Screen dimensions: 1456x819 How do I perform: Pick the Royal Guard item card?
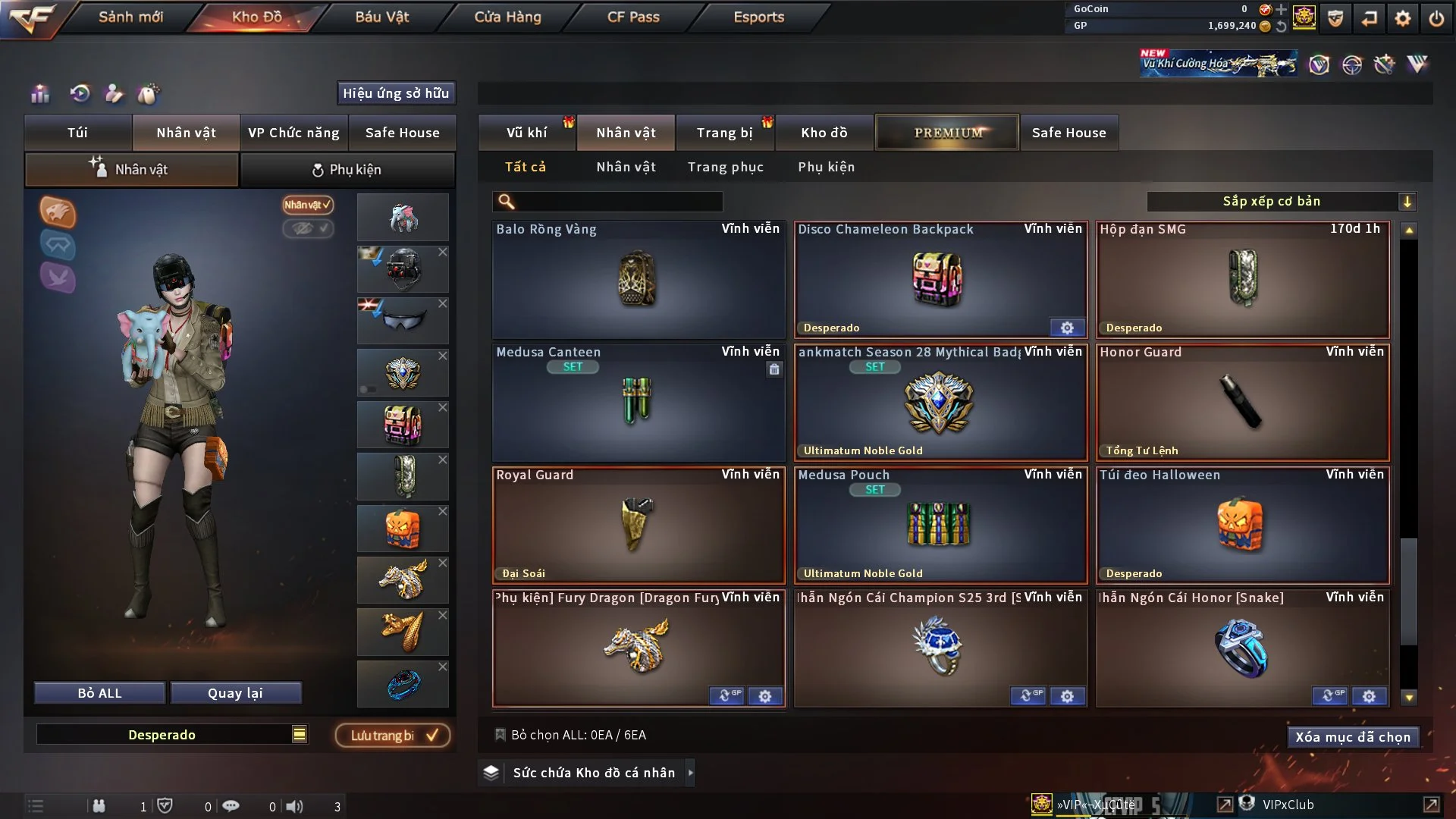click(x=638, y=525)
